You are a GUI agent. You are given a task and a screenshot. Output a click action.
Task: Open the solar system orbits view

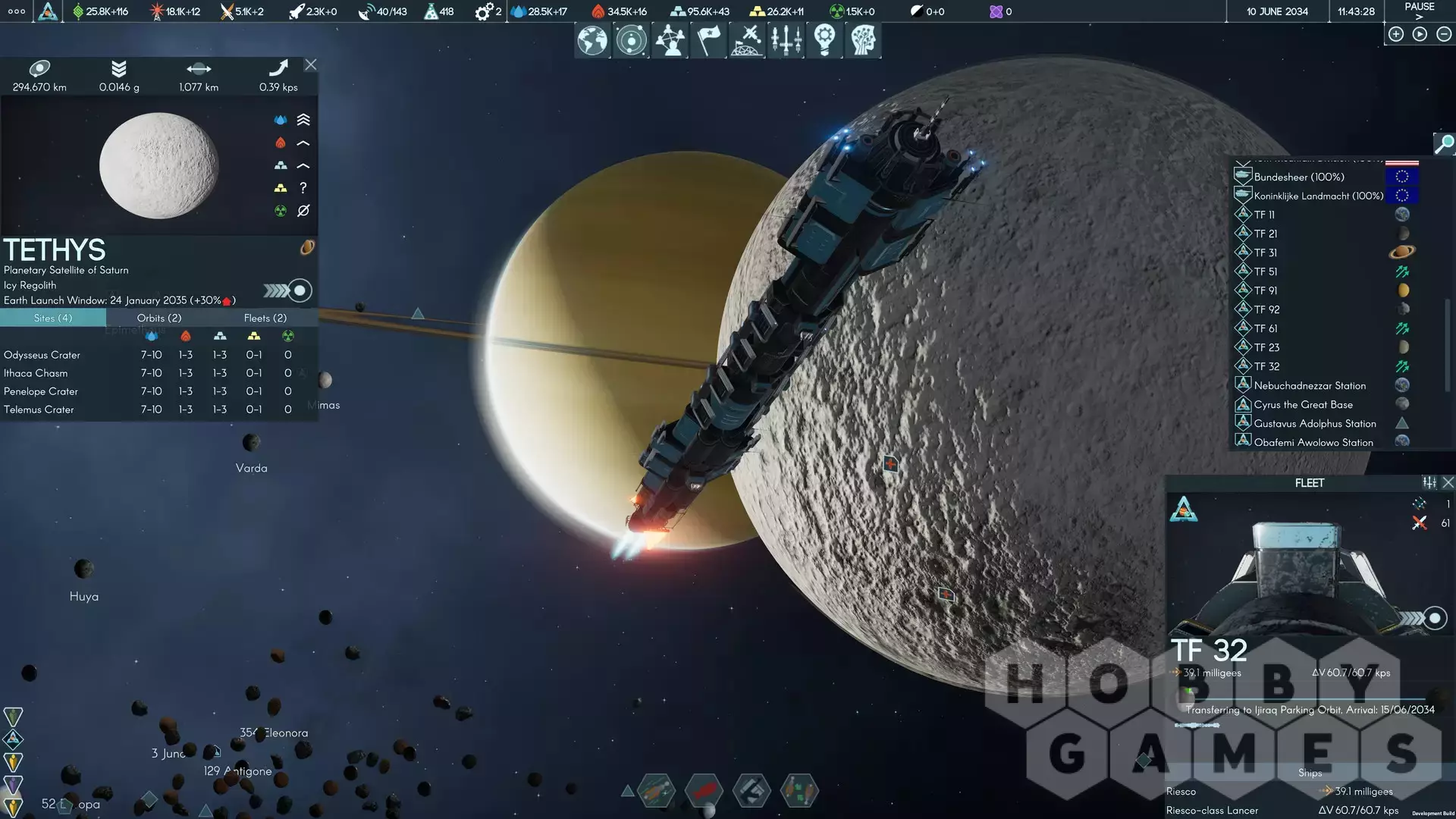pyautogui.click(x=631, y=40)
